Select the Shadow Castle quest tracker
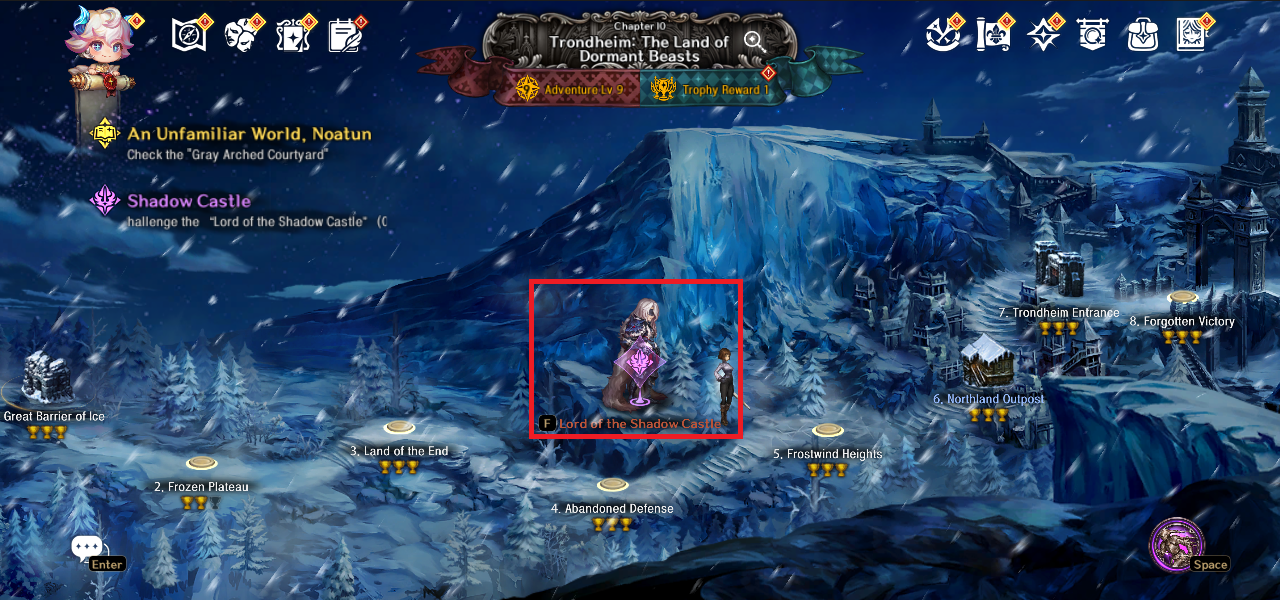 (188, 201)
